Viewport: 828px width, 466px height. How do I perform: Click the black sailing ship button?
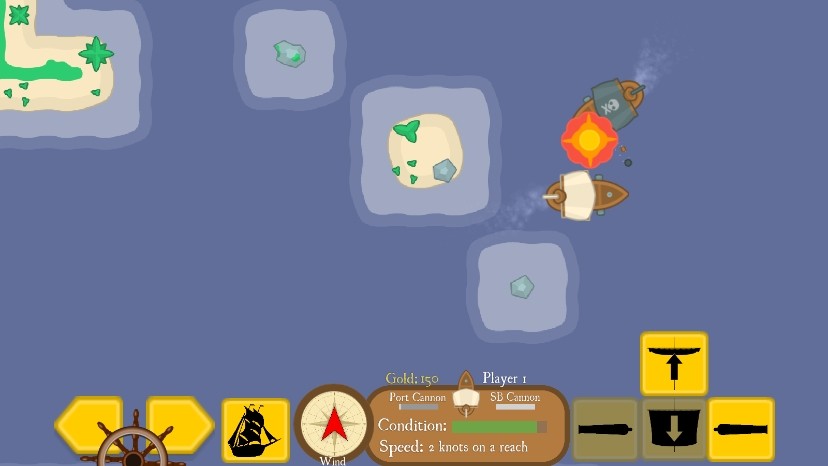point(255,430)
